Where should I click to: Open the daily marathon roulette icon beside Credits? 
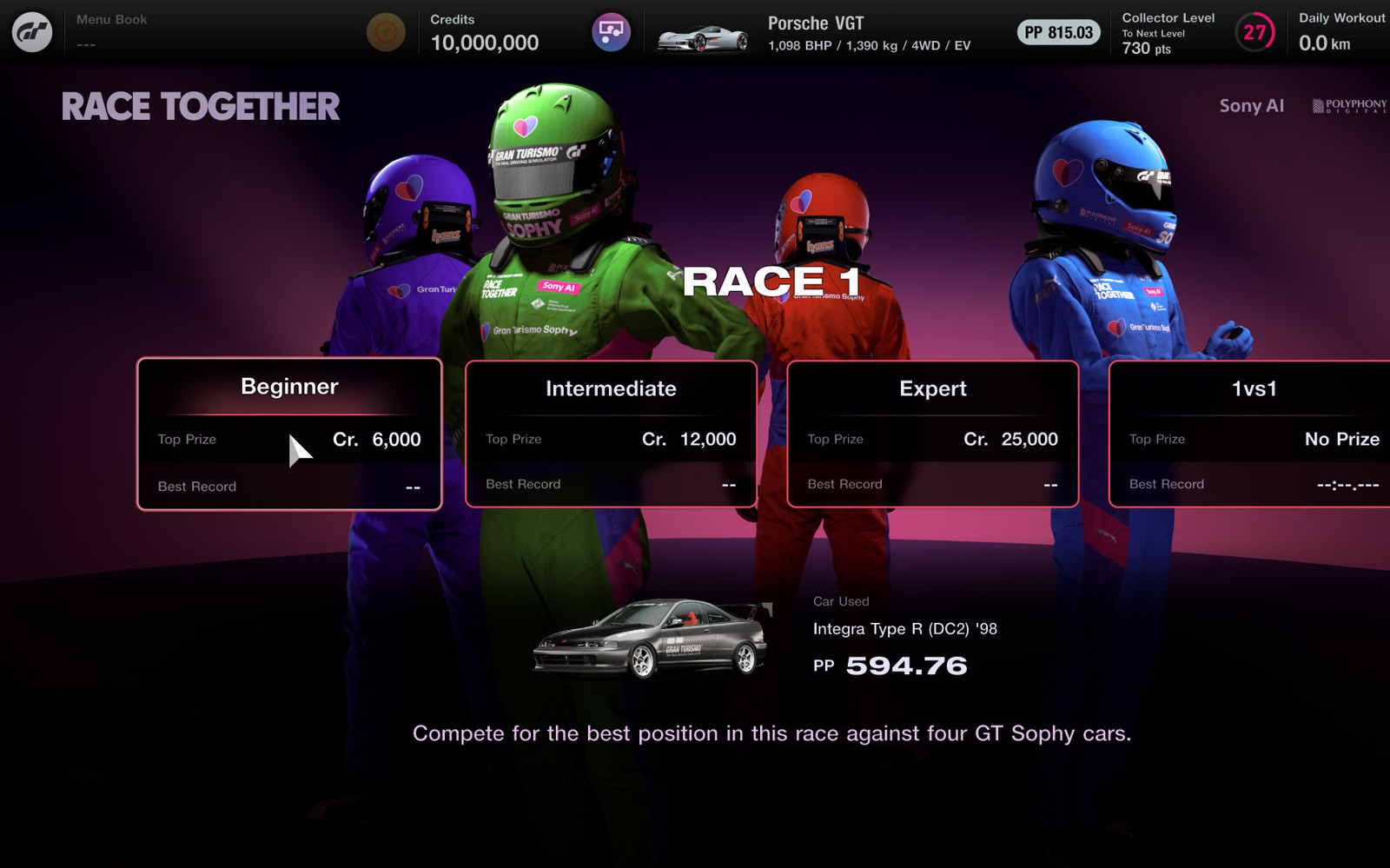pos(385,31)
